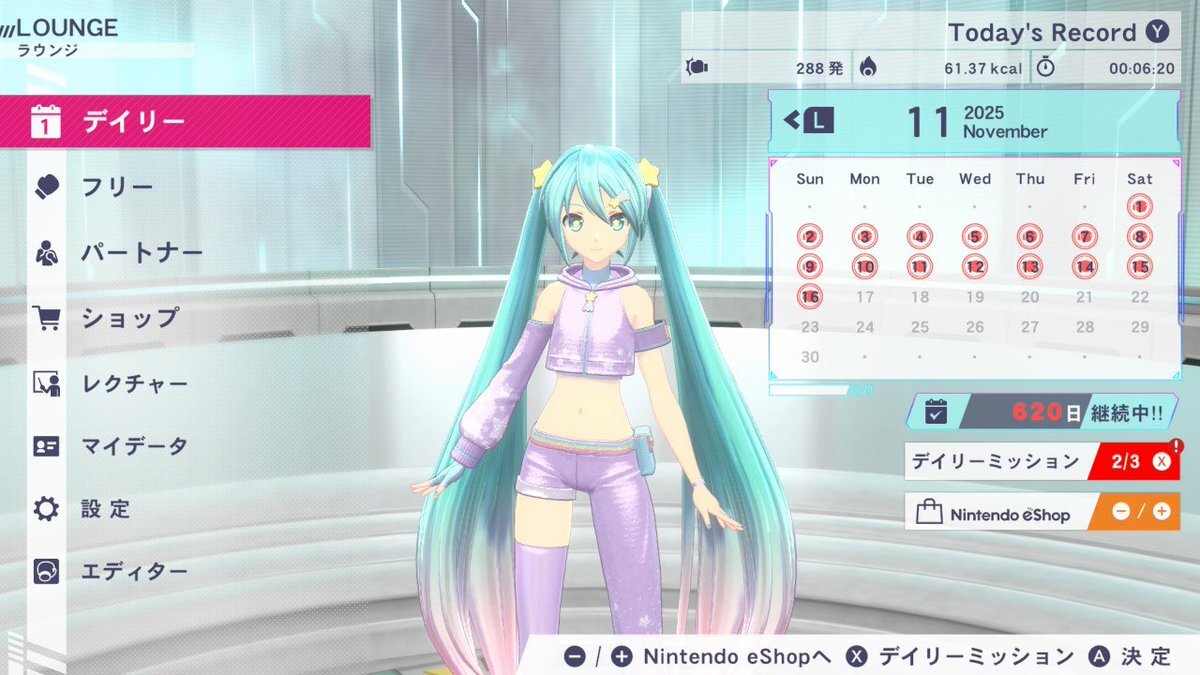This screenshot has height=675, width=1200.
Task: Open the デイリーミッション 2/3 button
Action: coord(1041,462)
